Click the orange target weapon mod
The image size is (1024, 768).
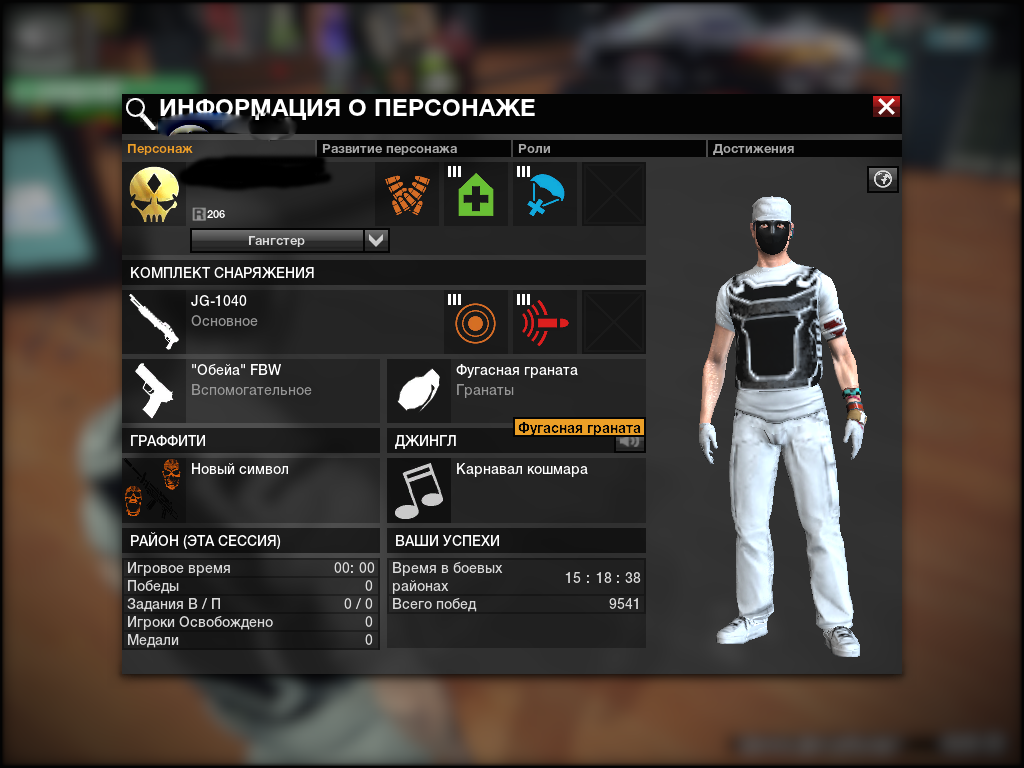coord(476,322)
